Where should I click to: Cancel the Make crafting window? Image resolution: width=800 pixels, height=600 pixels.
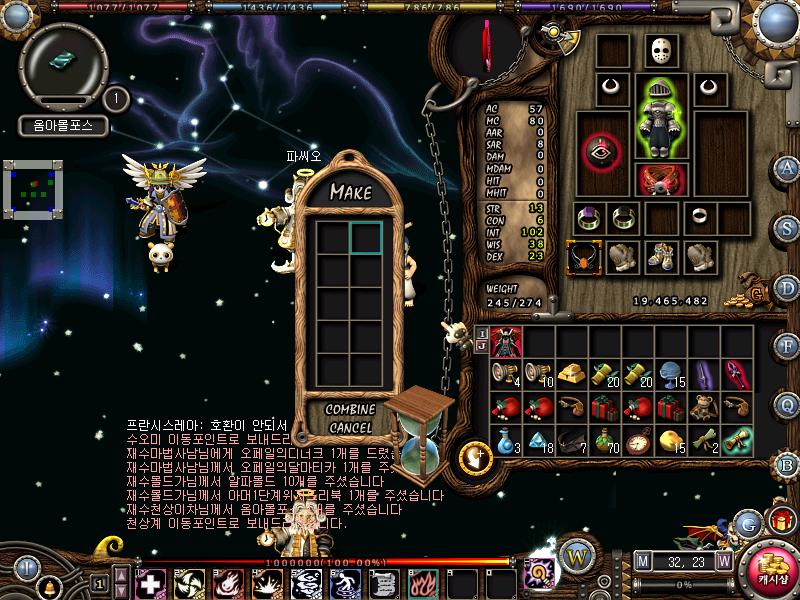coord(350,427)
